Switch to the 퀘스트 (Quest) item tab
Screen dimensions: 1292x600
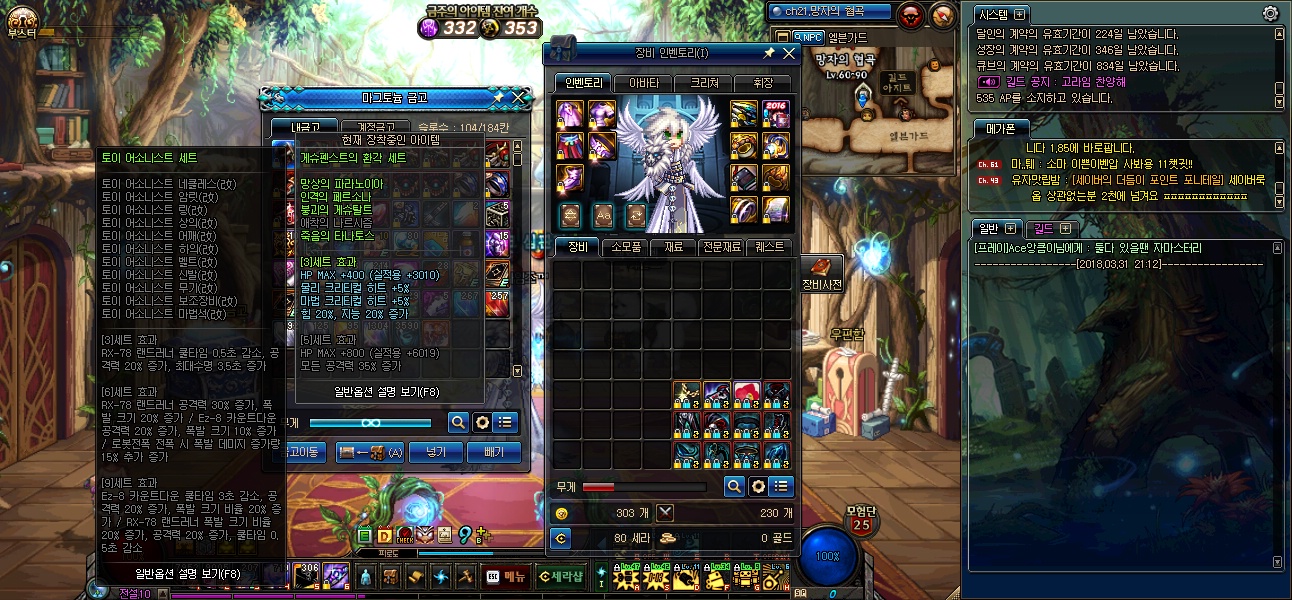pos(769,247)
